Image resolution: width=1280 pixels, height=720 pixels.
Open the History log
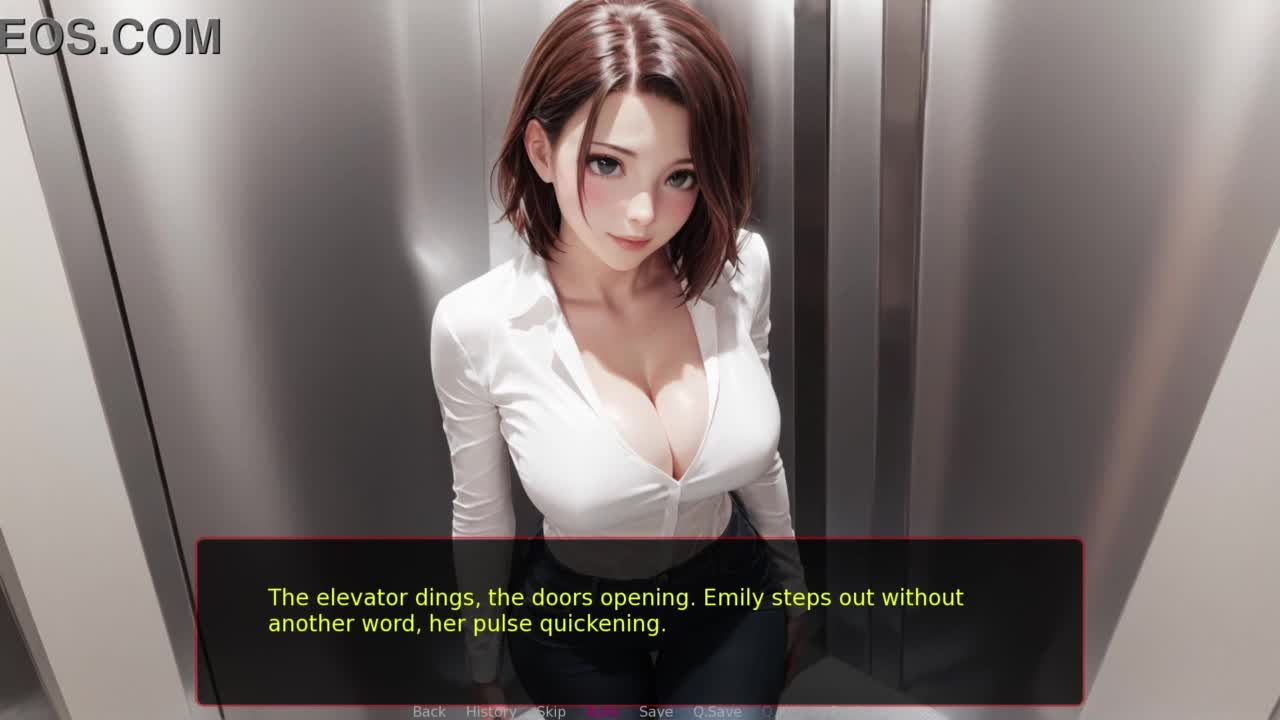pyautogui.click(x=490, y=711)
